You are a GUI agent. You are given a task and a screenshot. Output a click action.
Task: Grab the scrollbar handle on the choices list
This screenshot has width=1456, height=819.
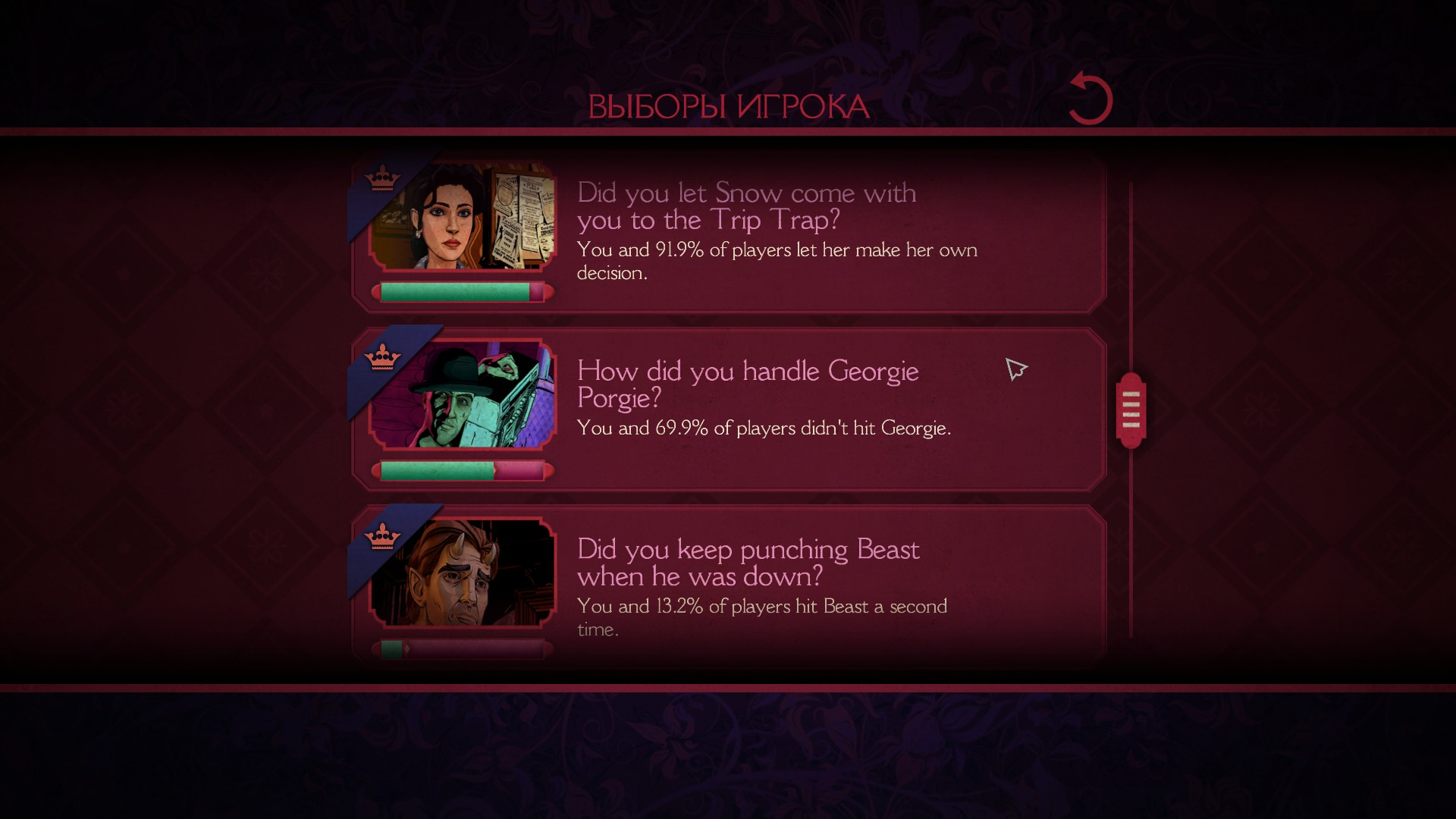(1131, 410)
